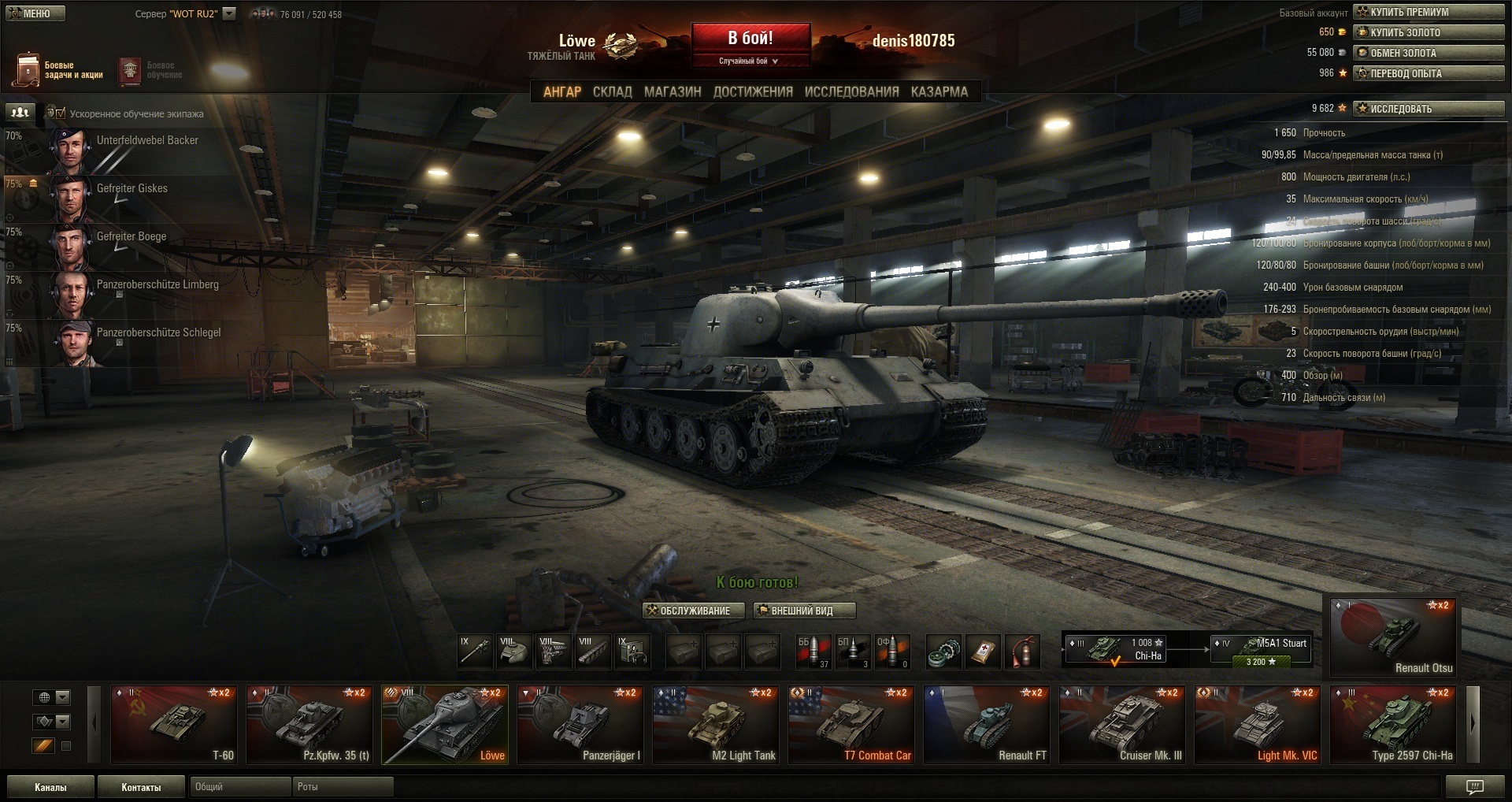Click КУПИТЬ ПРЕМИУМ button
The width and height of the screenshot is (1512, 802).
[1429, 12]
